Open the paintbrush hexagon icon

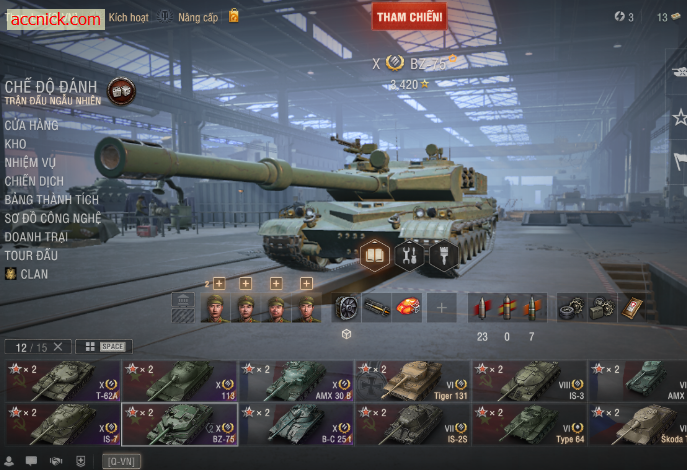(443, 255)
